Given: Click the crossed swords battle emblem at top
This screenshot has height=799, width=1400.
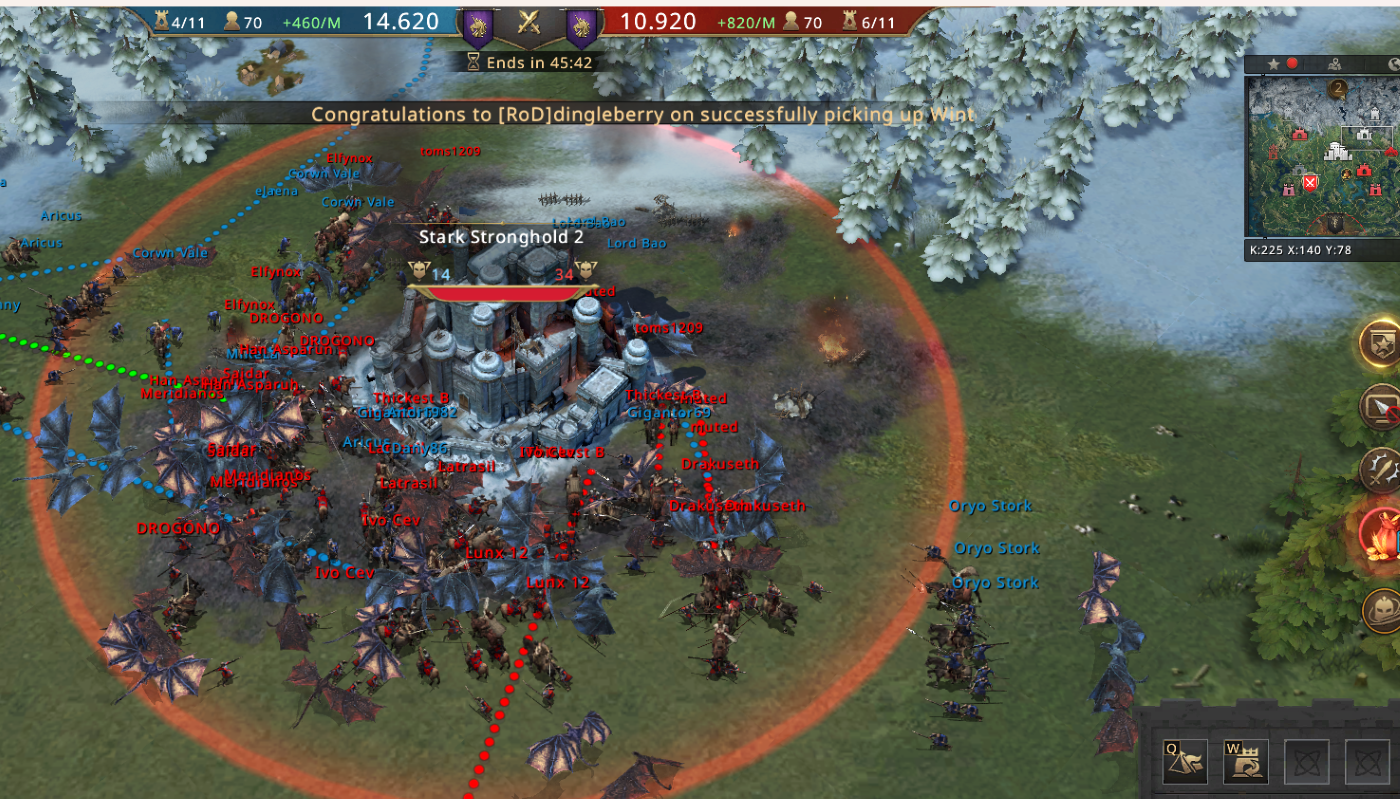Looking at the screenshot, I should pos(529,24).
